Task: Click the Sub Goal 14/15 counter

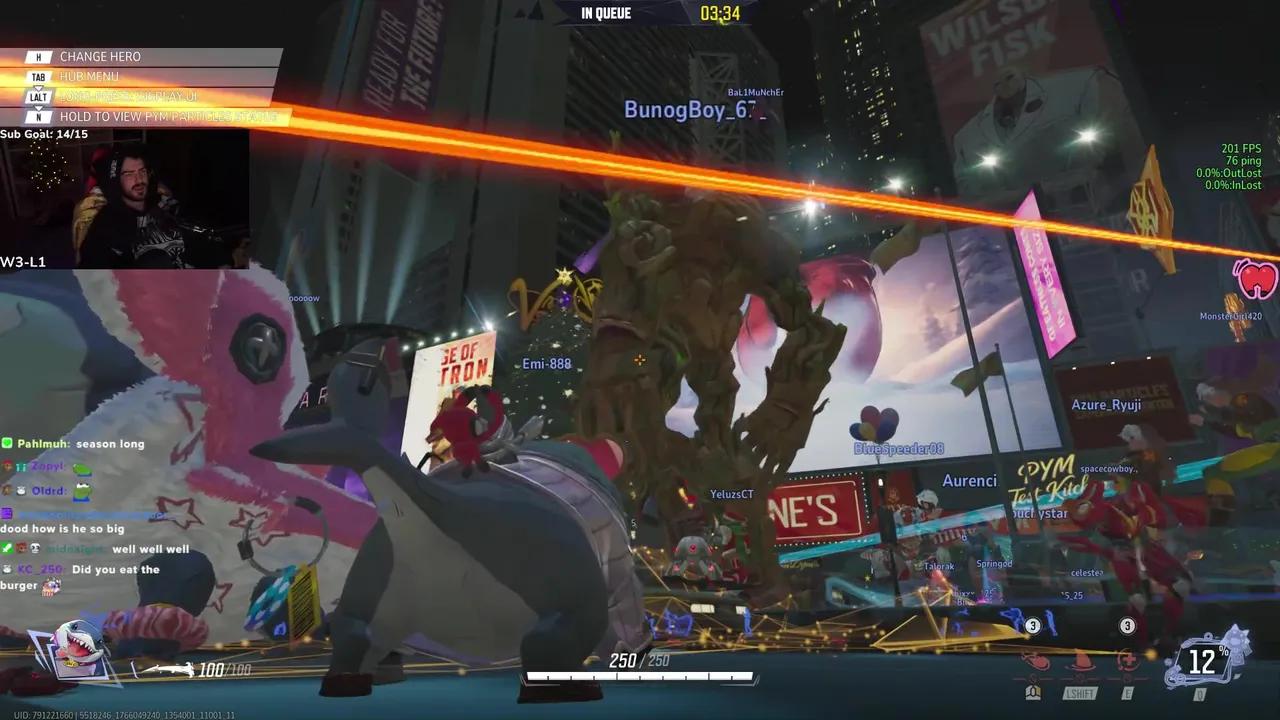Action: (x=43, y=133)
